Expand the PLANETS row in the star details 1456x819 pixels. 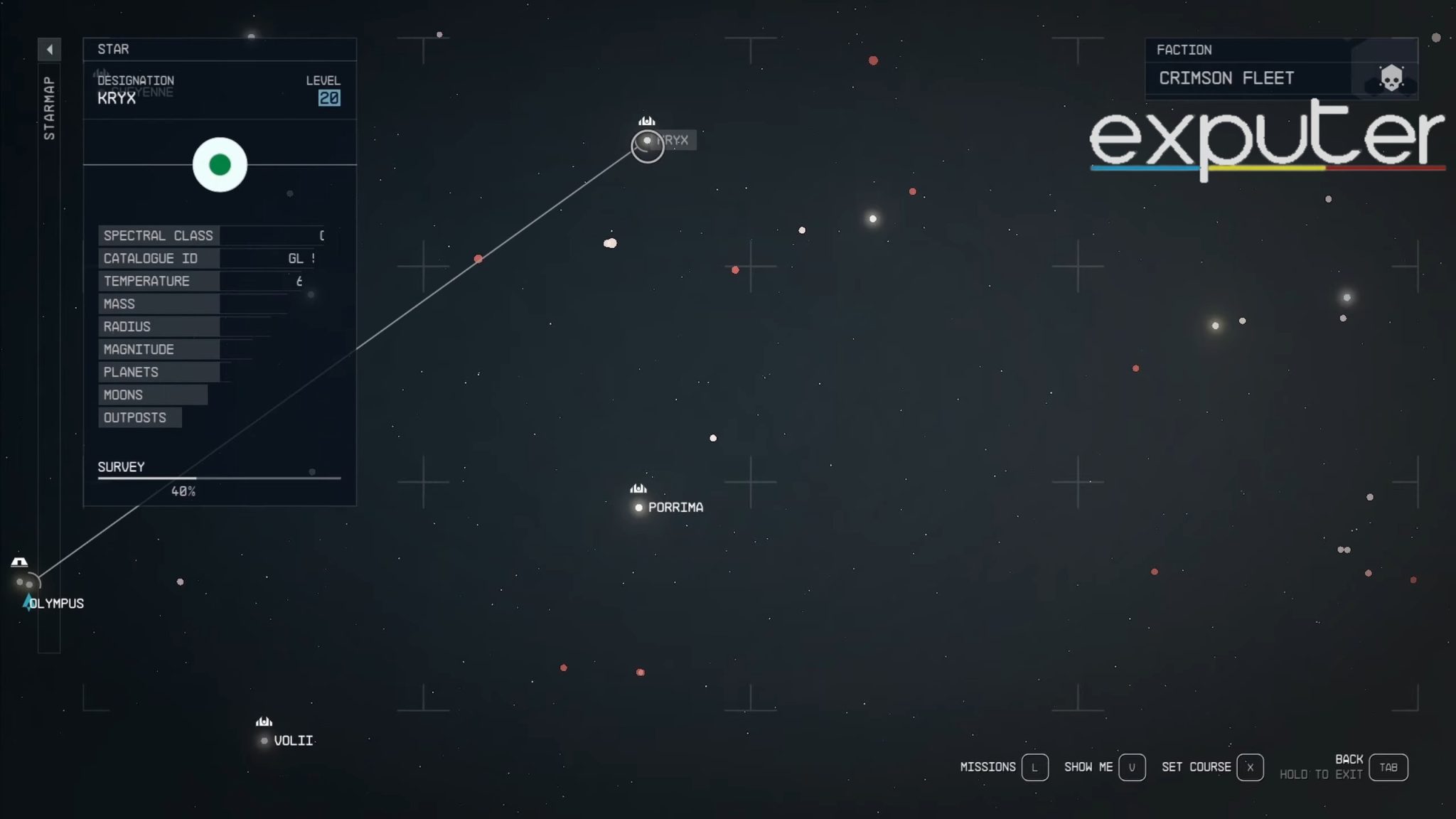pyautogui.click(x=130, y=372)
